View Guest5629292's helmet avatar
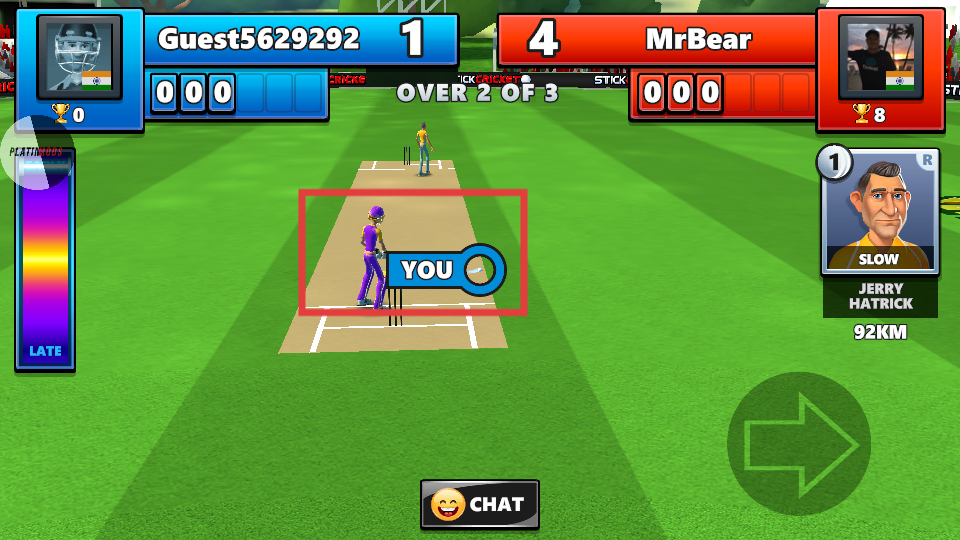 (x=80, y=58)
